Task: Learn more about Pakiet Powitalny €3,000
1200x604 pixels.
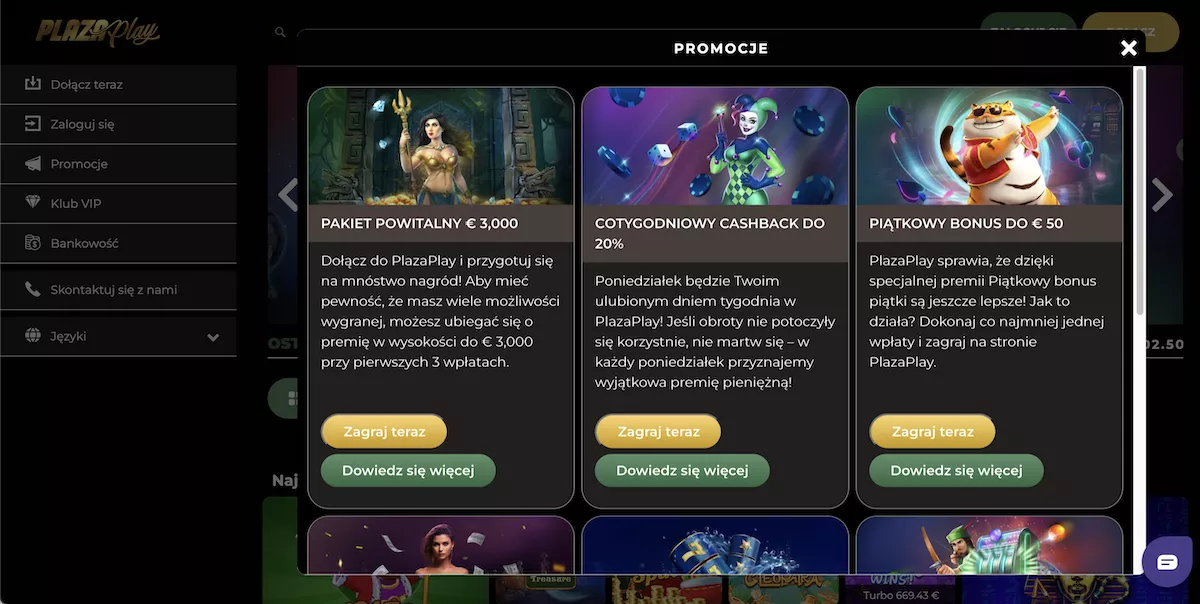Action: pos(407,470)
